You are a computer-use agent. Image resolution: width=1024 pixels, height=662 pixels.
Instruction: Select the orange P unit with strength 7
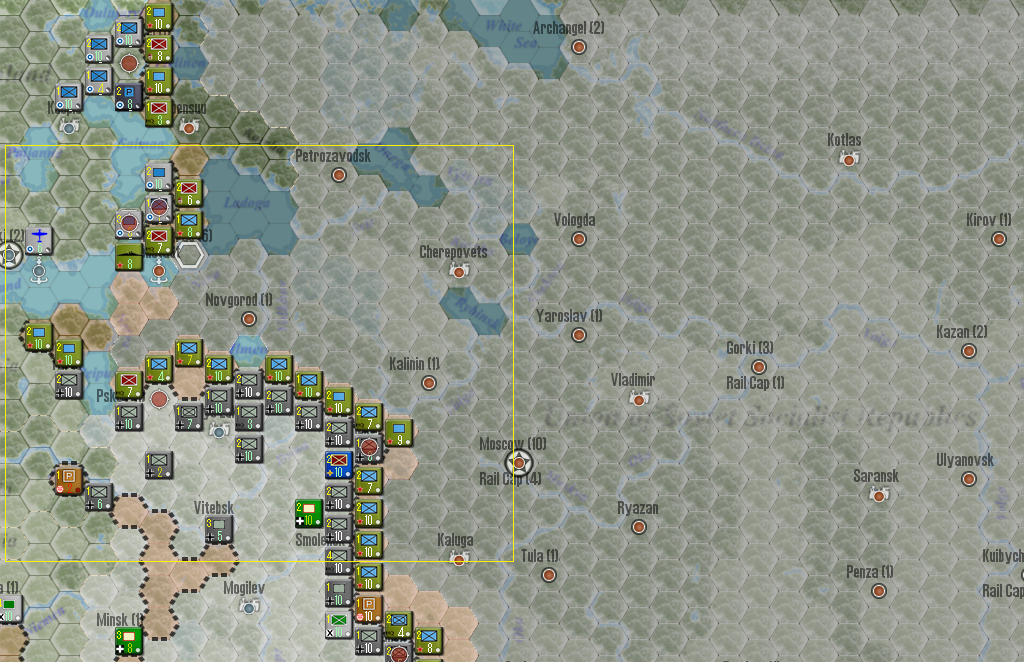click(69, 479)
